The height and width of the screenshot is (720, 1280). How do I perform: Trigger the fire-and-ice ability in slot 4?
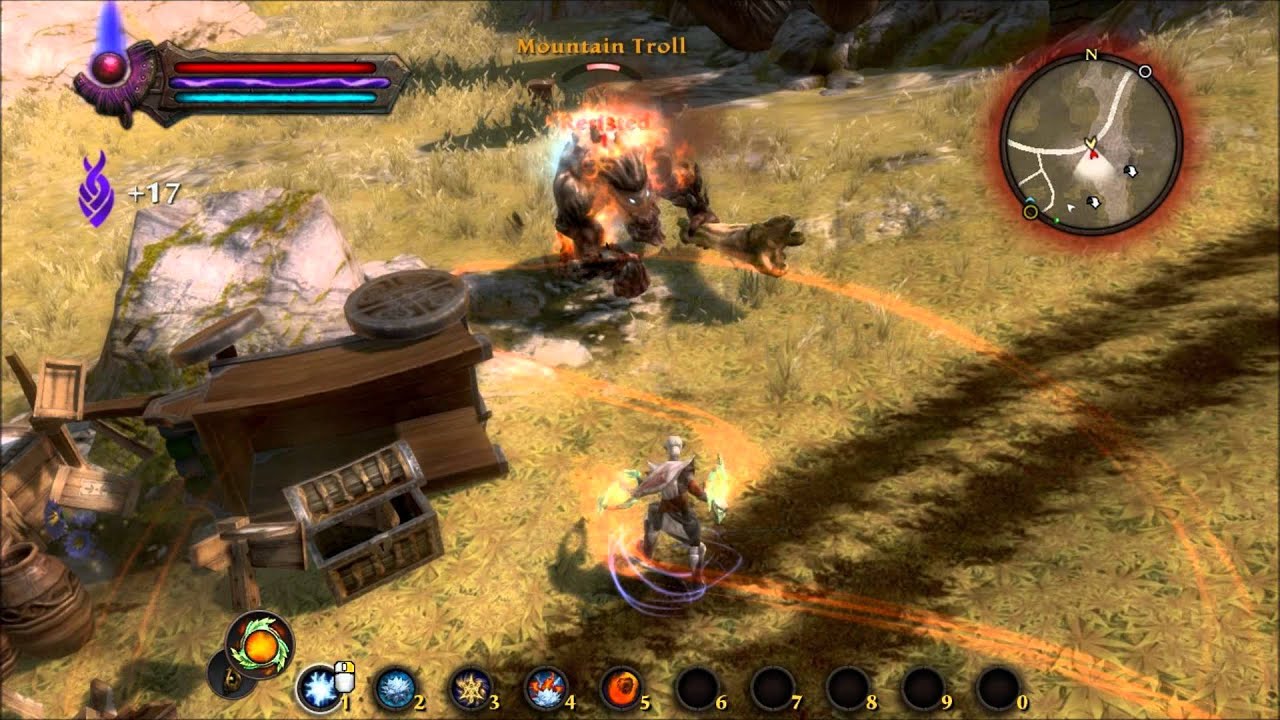pos(545,688)
